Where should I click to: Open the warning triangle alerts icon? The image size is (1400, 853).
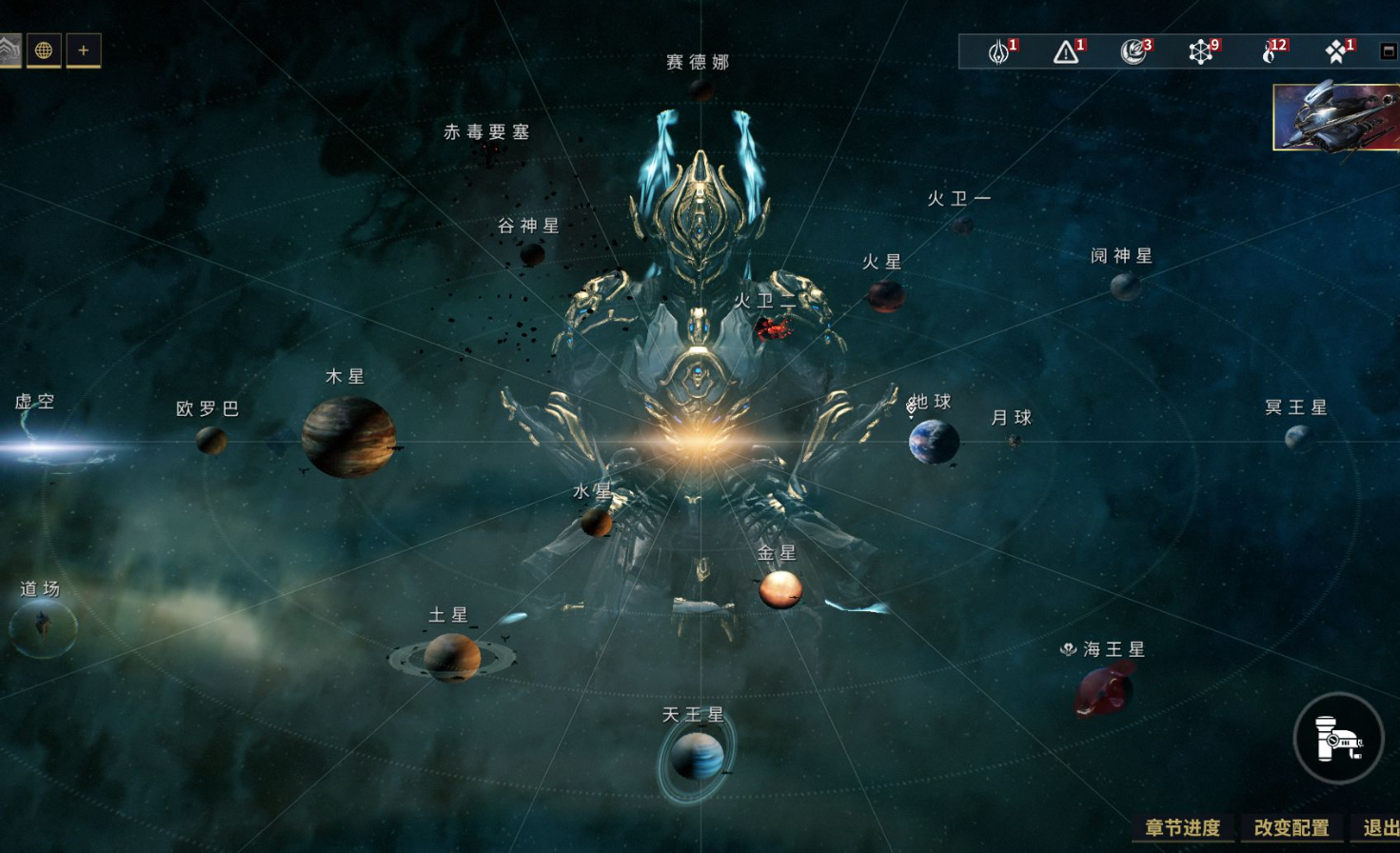click(1066, 51)
